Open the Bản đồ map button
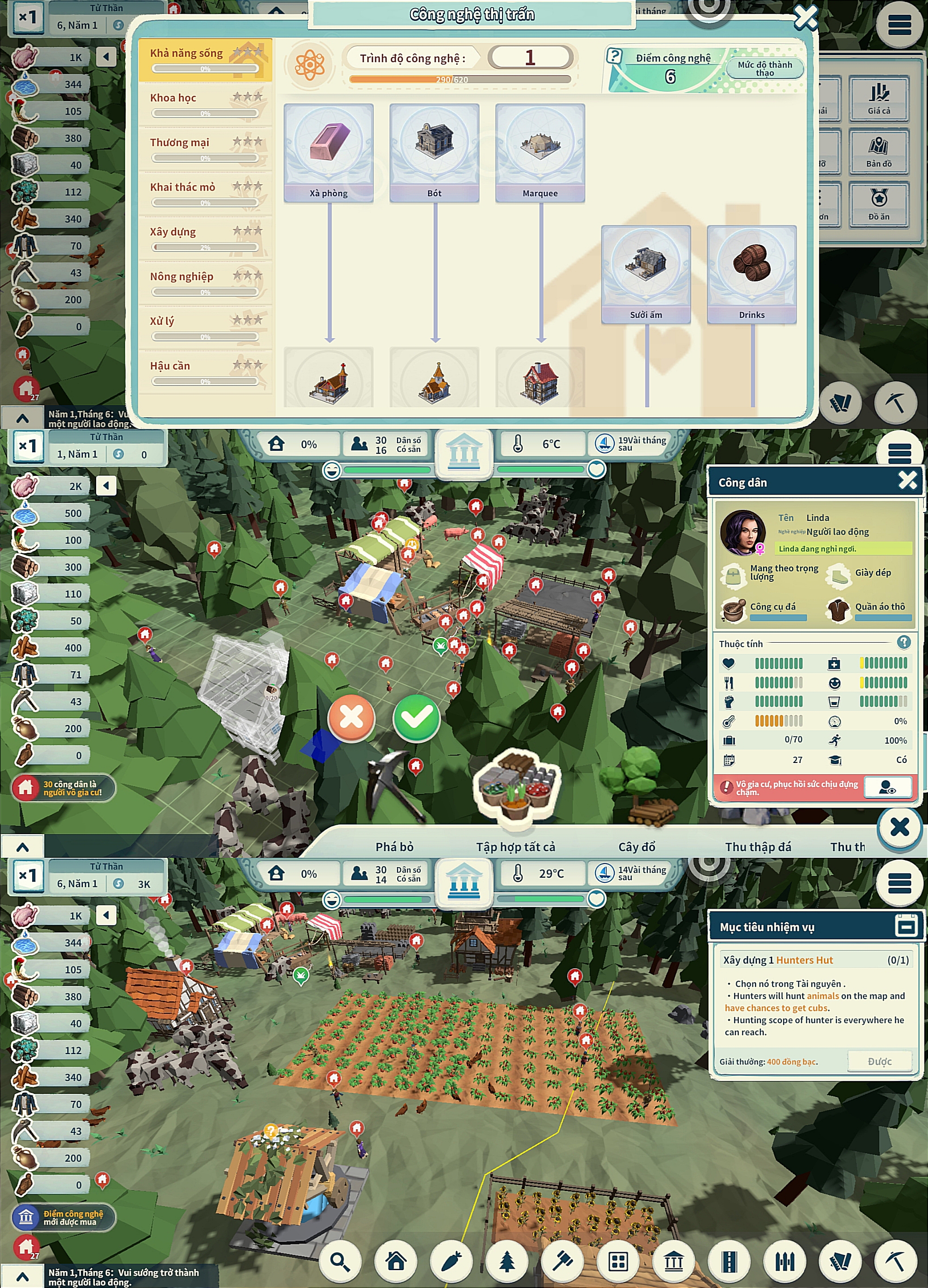The image size is (928, 1288). pos(879,152)
